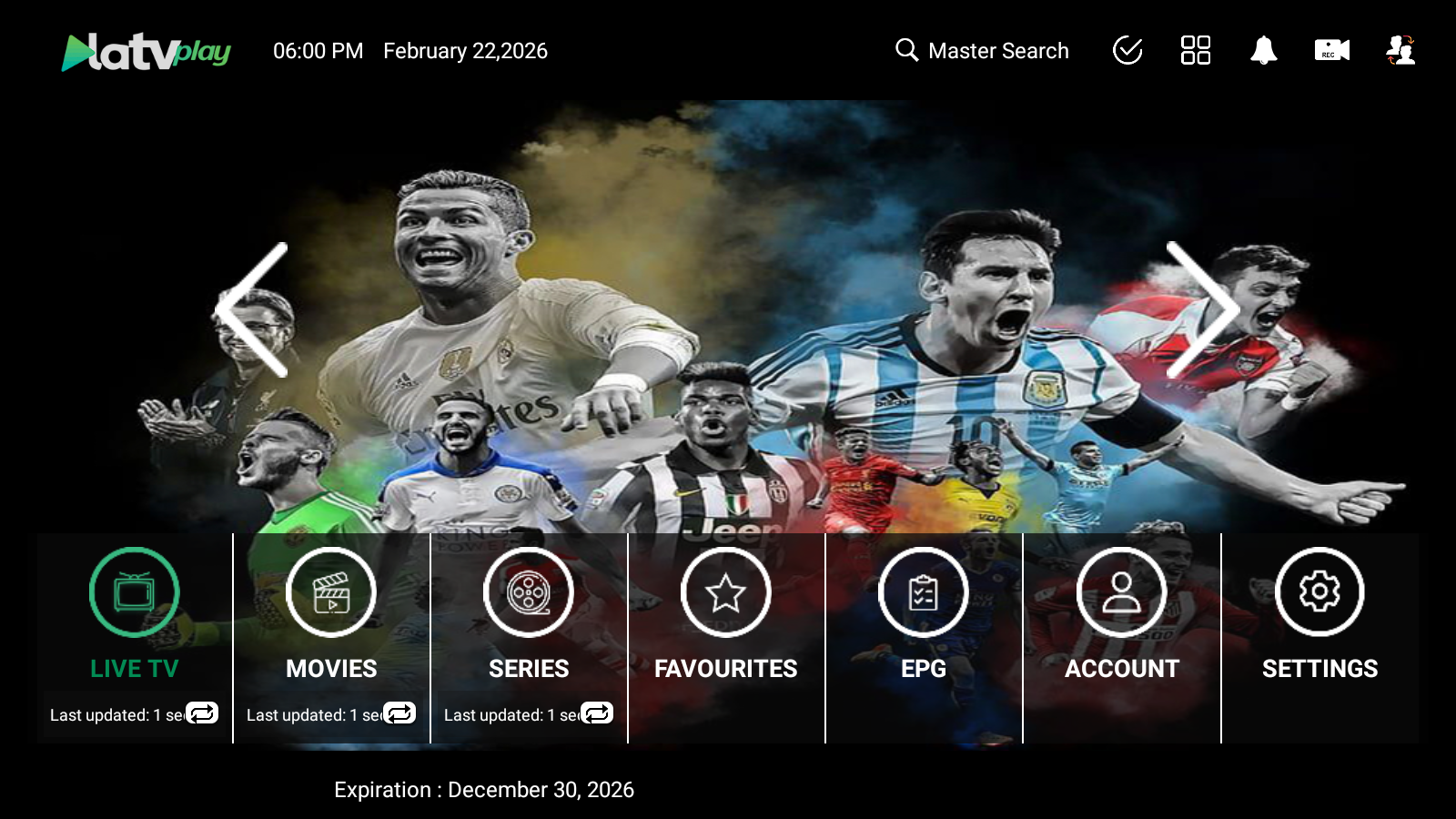Show the previous banner slide
The image size is (1456, 819).
[253, 309]
